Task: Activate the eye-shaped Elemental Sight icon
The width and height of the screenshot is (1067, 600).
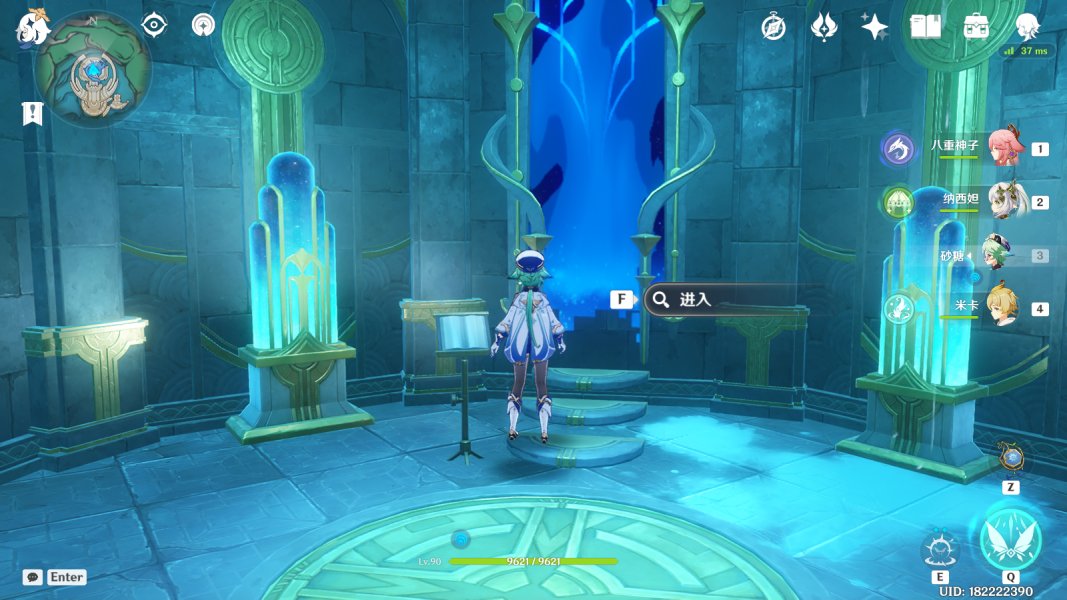Action: coord(154,25)
